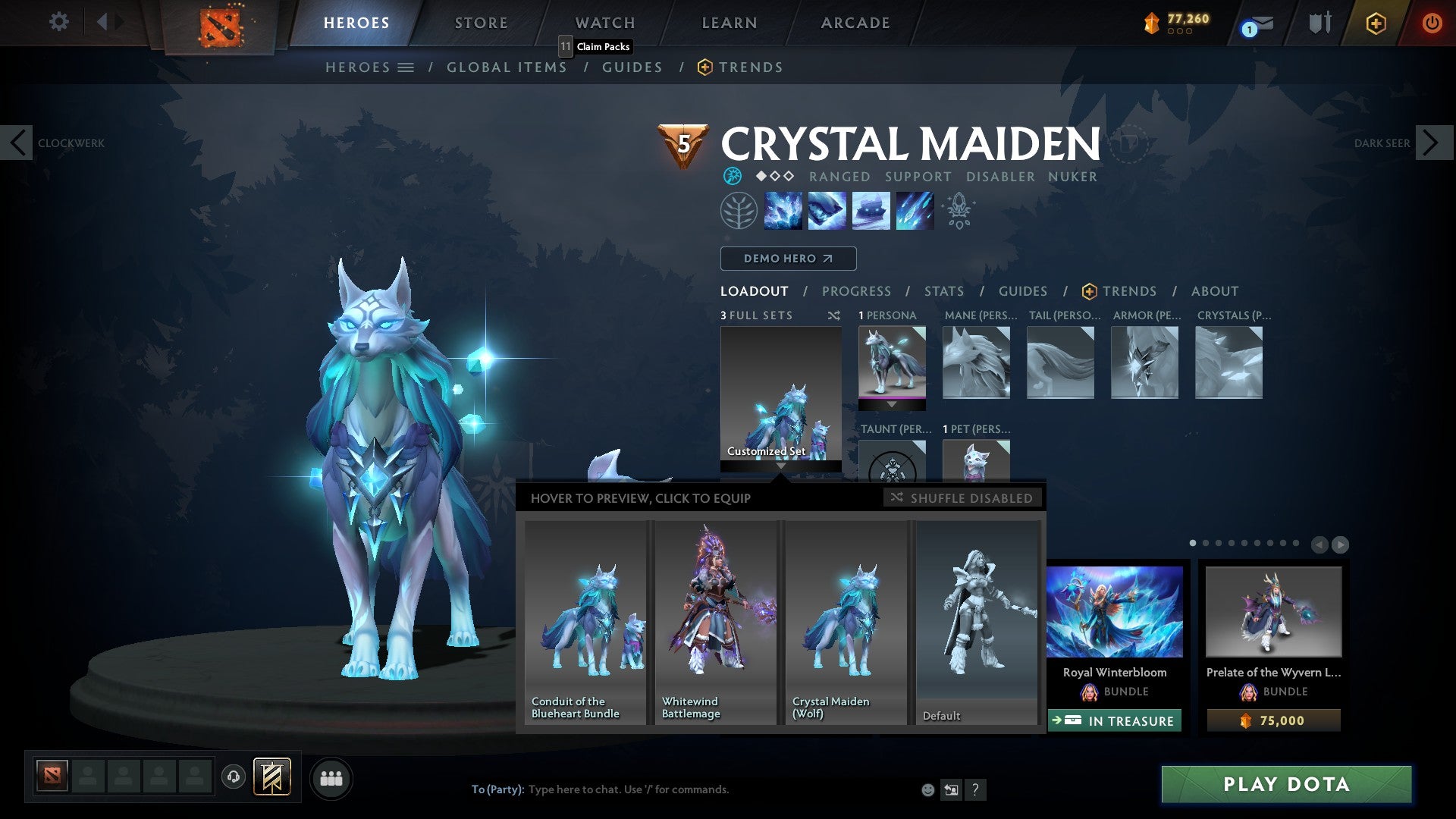The width and height of the screenshot is (1456, 819).
Task: Toggle the shuffle for full sets
Action: tap(833, 315)
